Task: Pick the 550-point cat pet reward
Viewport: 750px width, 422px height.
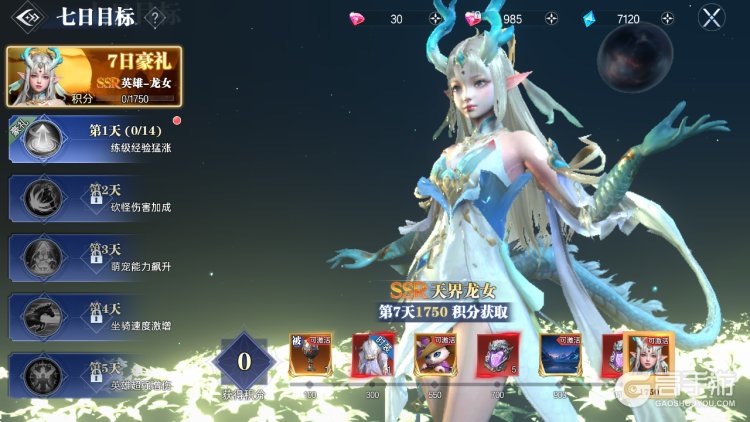Action: click(435, 355)
